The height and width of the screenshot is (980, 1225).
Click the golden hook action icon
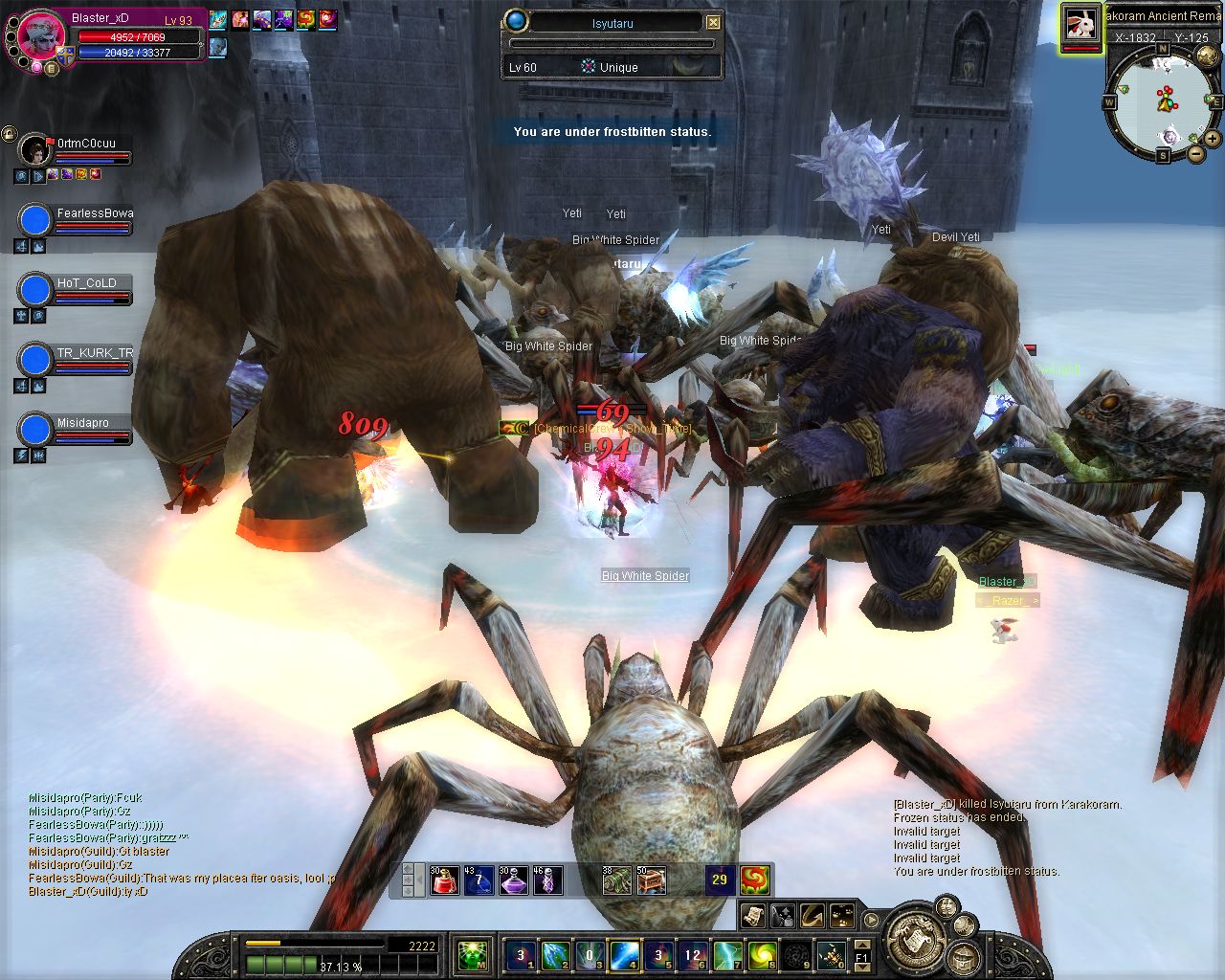click(x=813, y=916)
